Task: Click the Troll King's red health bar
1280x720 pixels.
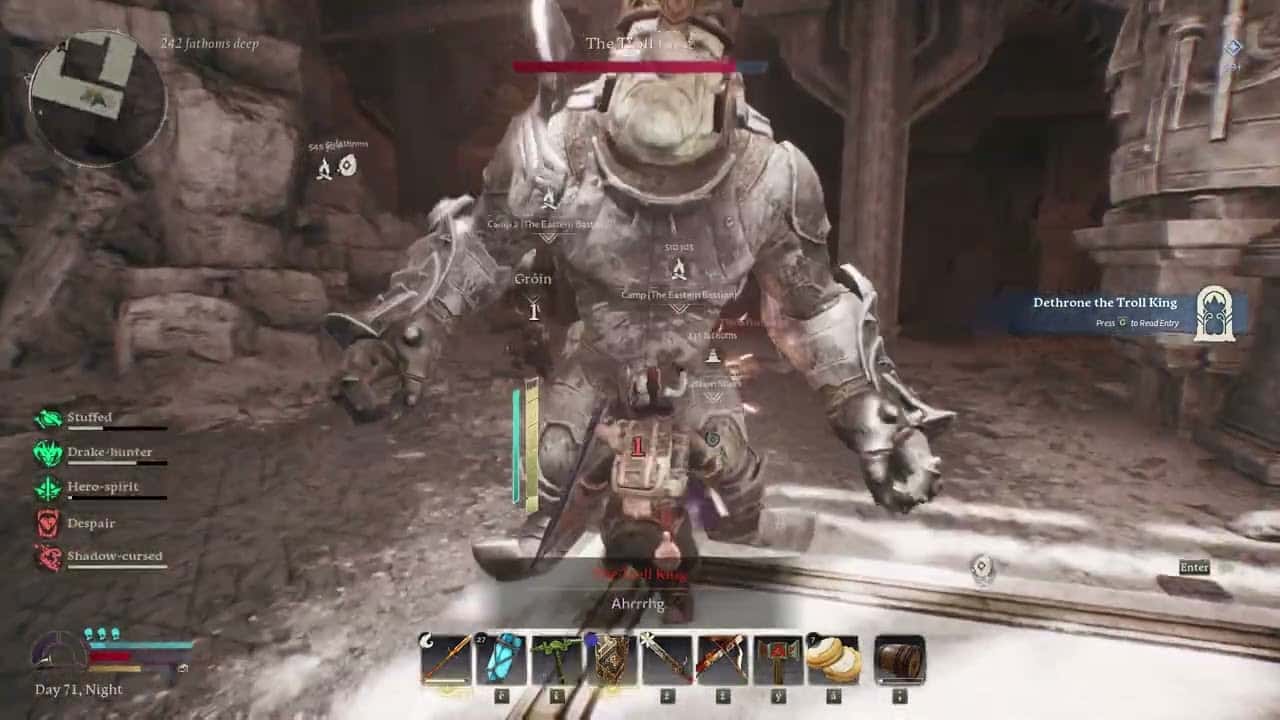Action: (x=620, y=67)
